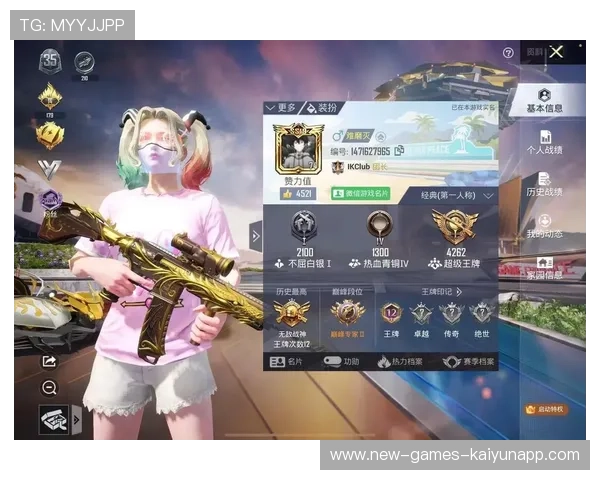The height and width of the screenshot is (480, 600).
Task: Show the 我的动态 tab
Action: [545, 227]
